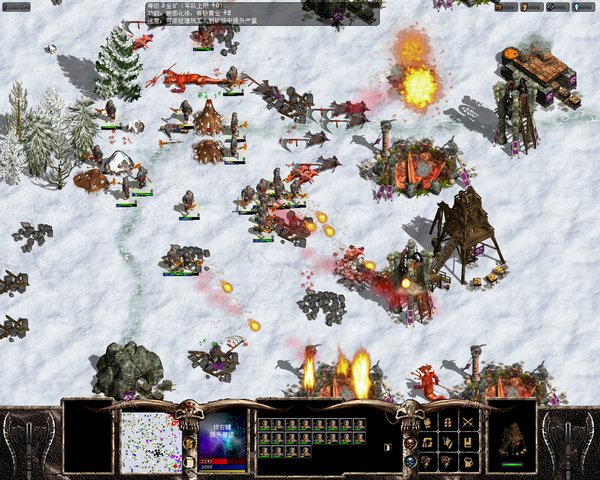This screenshot has height=480, width=600.
Task: Select the crossed swords attack command
Action: click(x=468, y=423)
